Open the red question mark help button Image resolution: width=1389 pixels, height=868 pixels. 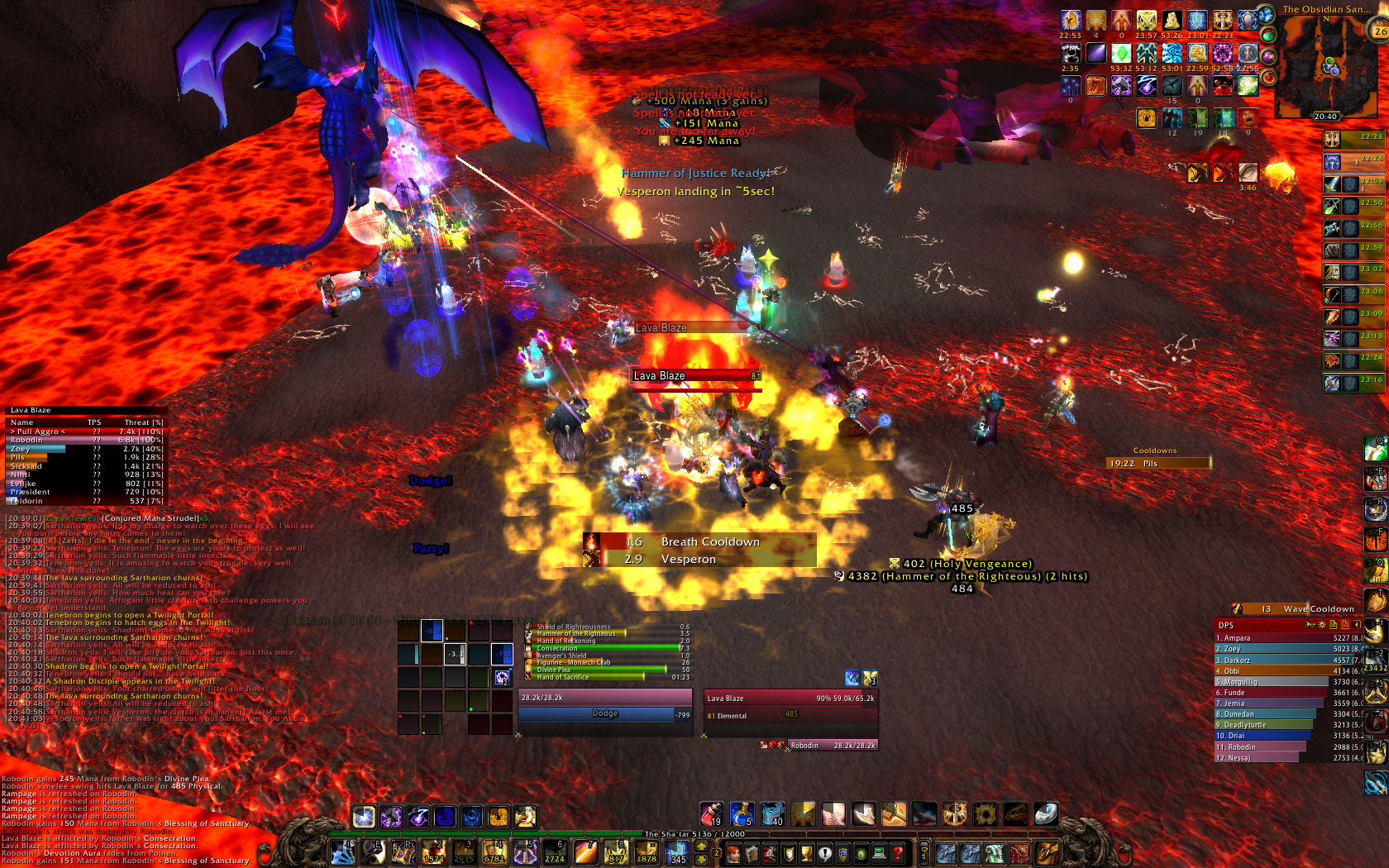click(x=897, y=853)
